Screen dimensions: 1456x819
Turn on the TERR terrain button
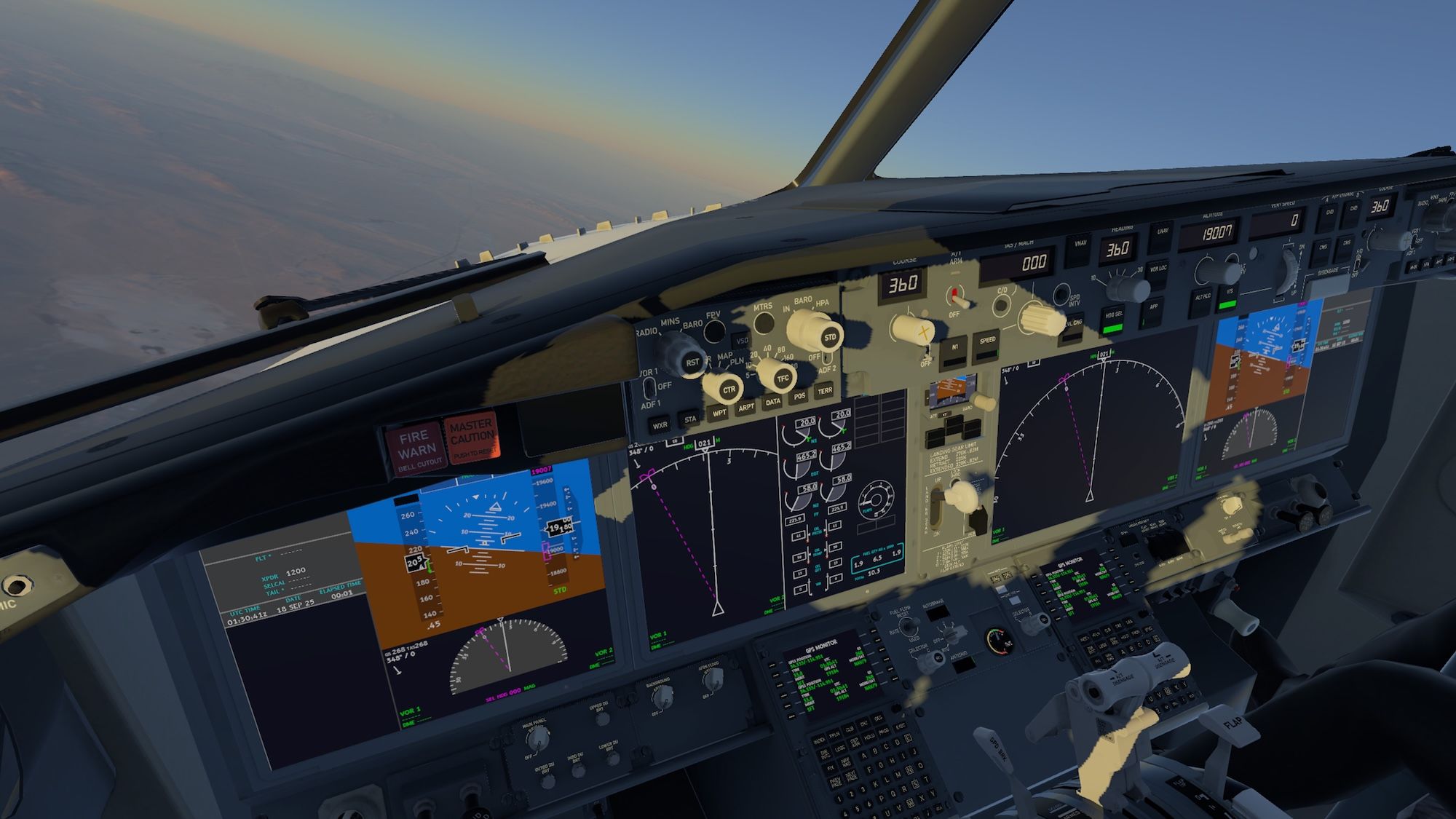tap(824, 391)
